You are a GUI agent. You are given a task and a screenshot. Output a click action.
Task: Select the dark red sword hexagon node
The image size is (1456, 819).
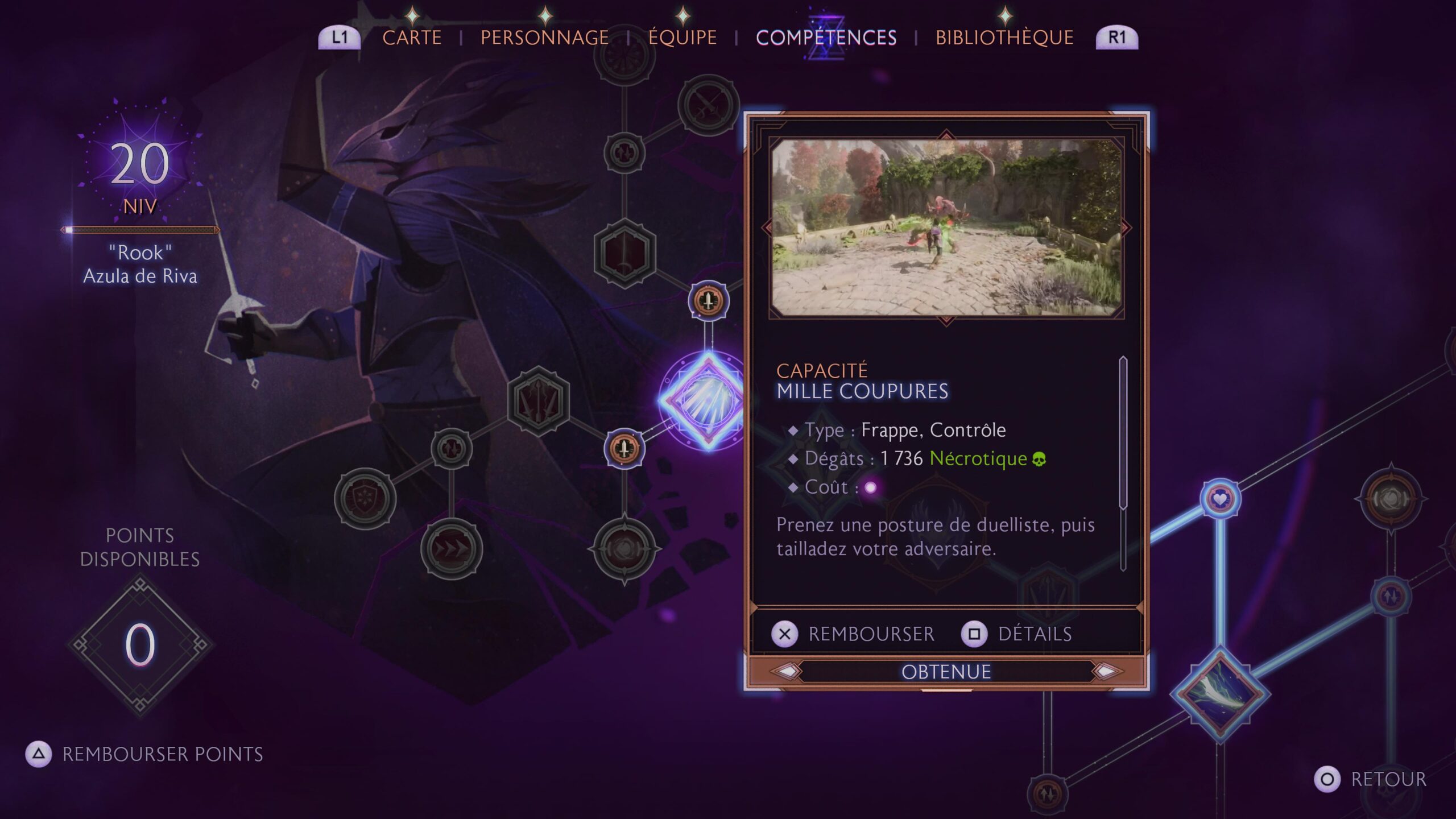click(x=624, y=253)
